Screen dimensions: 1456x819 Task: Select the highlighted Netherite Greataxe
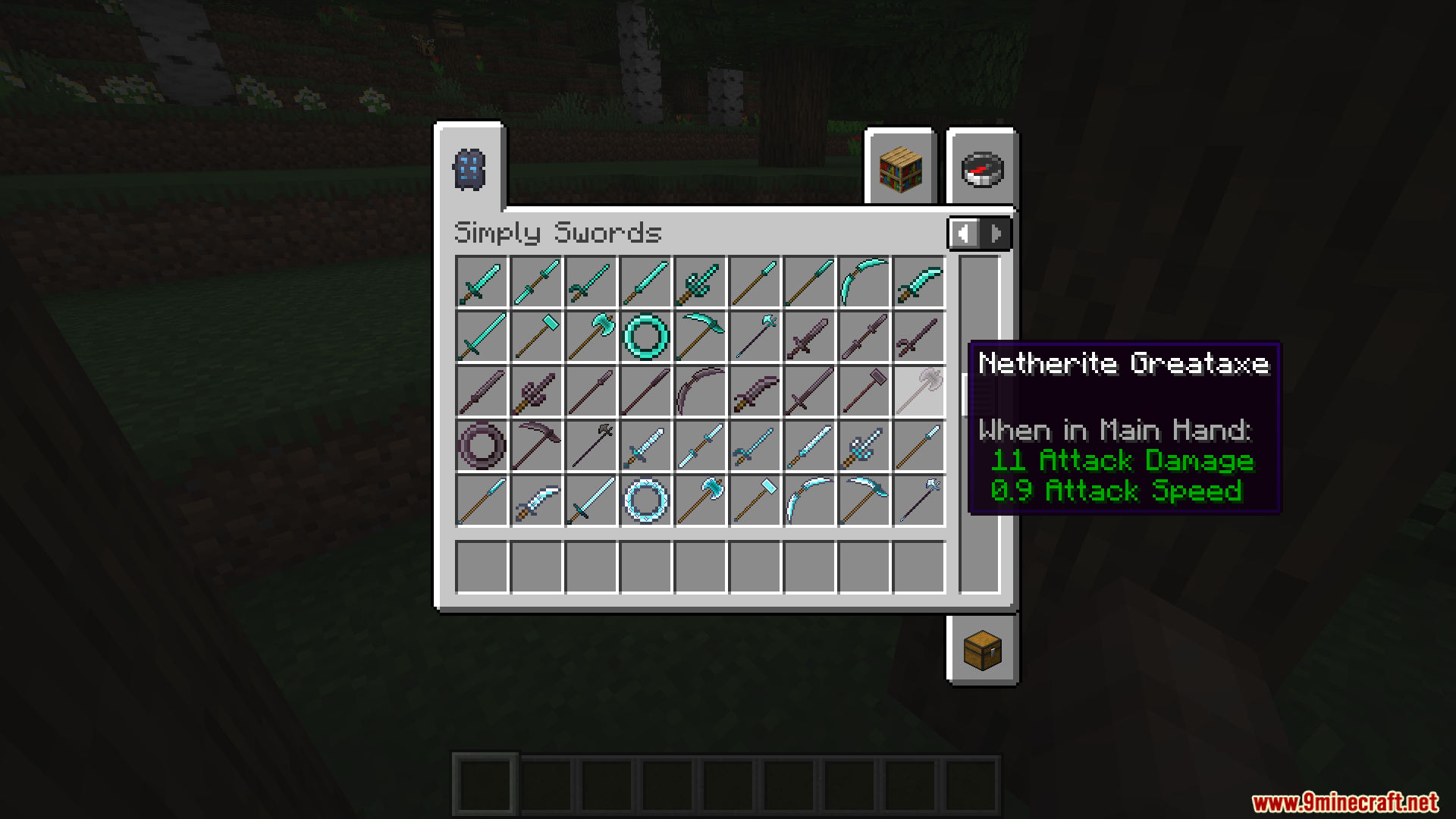coord(918,391)
